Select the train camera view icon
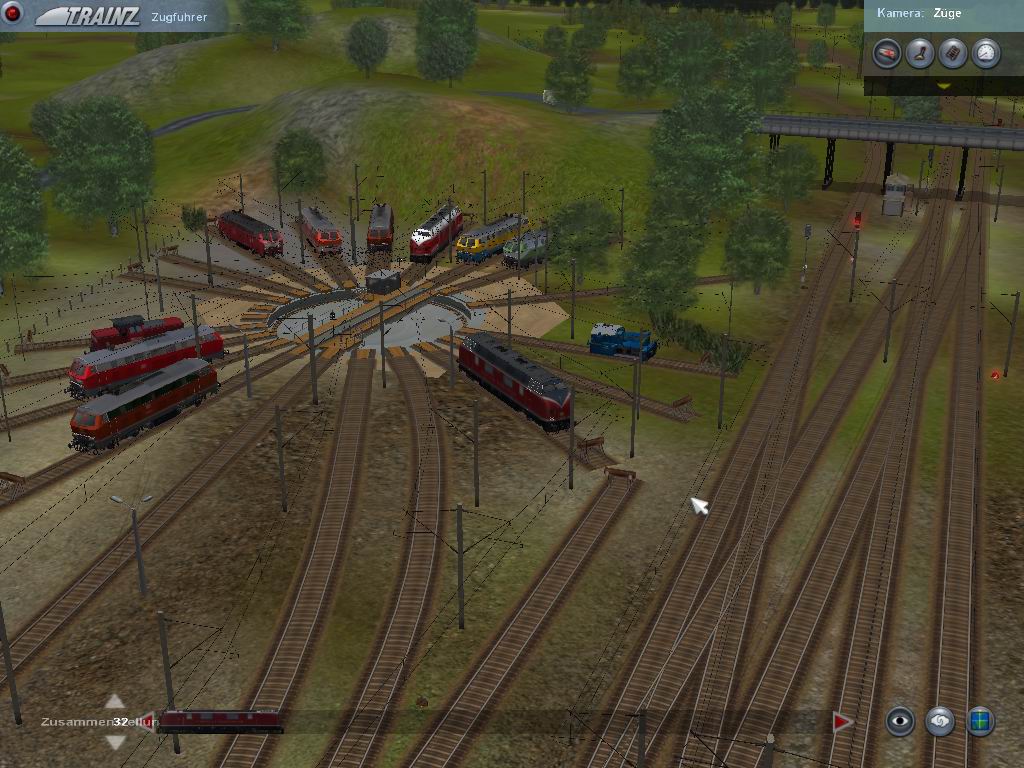The image size is (1024, 768). point(886,53)
